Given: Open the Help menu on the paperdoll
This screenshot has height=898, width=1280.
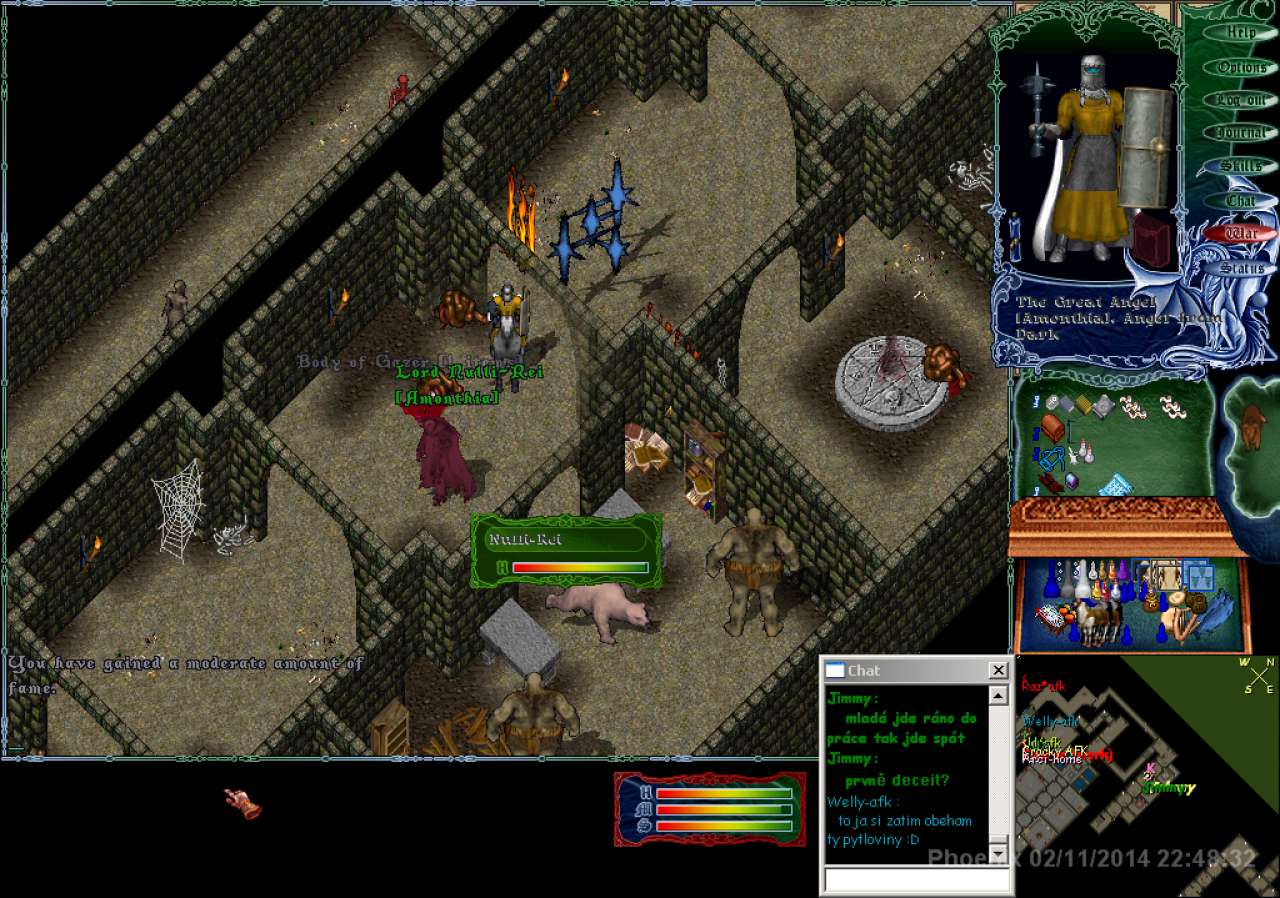Looking at the screenshot, I should pos(1240,33).
